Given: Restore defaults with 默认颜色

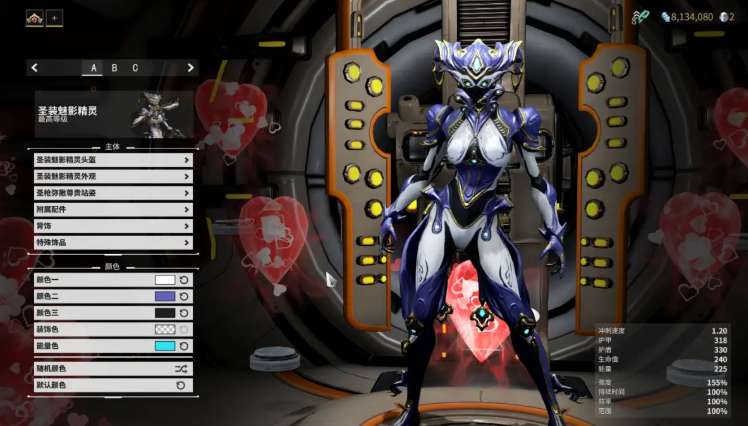Looking at the screenshot, I should tap(112, 385).
